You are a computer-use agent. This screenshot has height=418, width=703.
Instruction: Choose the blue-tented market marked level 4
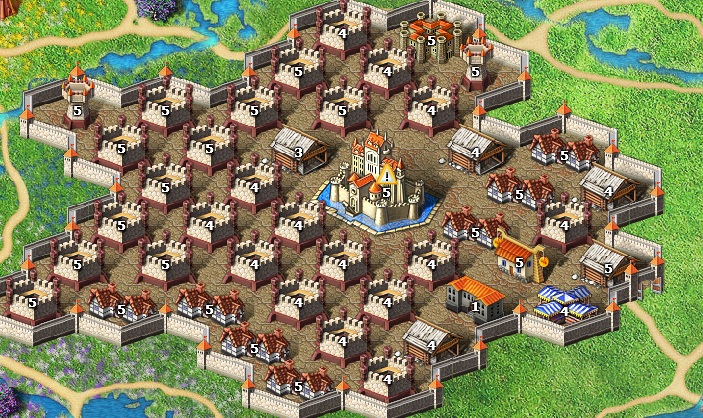[x=561, y=302]
